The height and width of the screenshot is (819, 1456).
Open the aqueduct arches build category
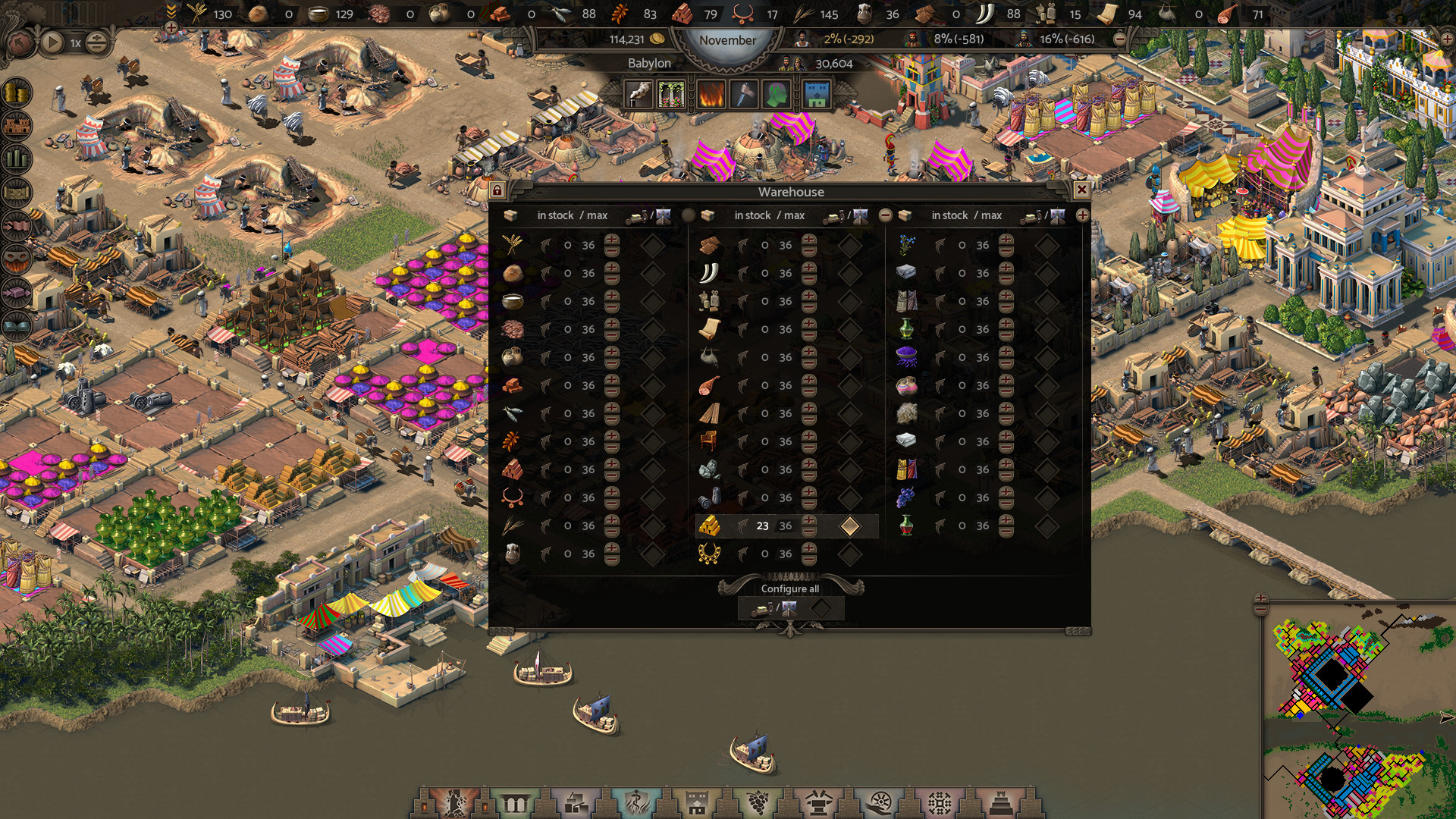coord(515,802)
